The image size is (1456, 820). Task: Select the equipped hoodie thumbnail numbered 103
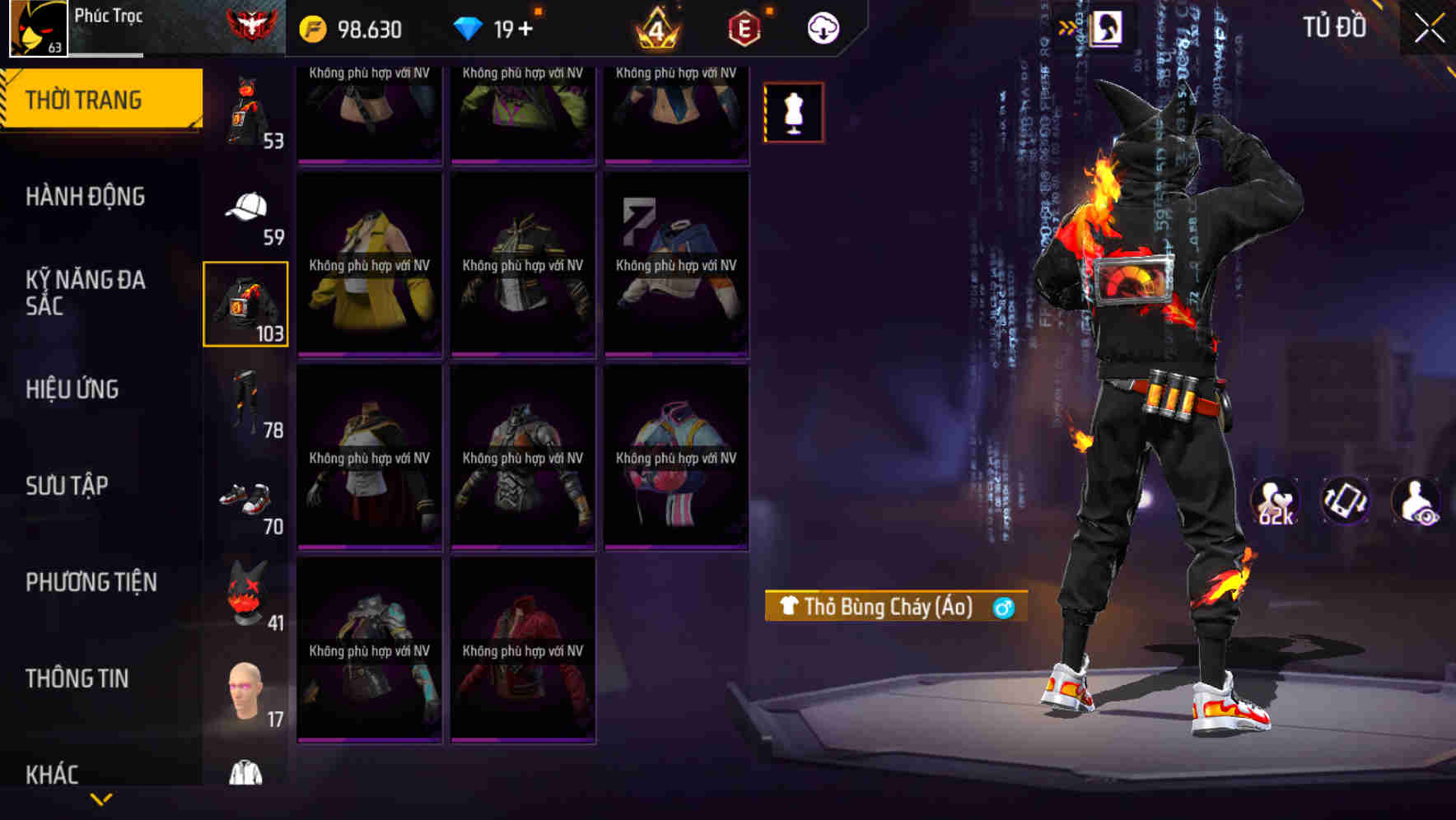(245, 303)
